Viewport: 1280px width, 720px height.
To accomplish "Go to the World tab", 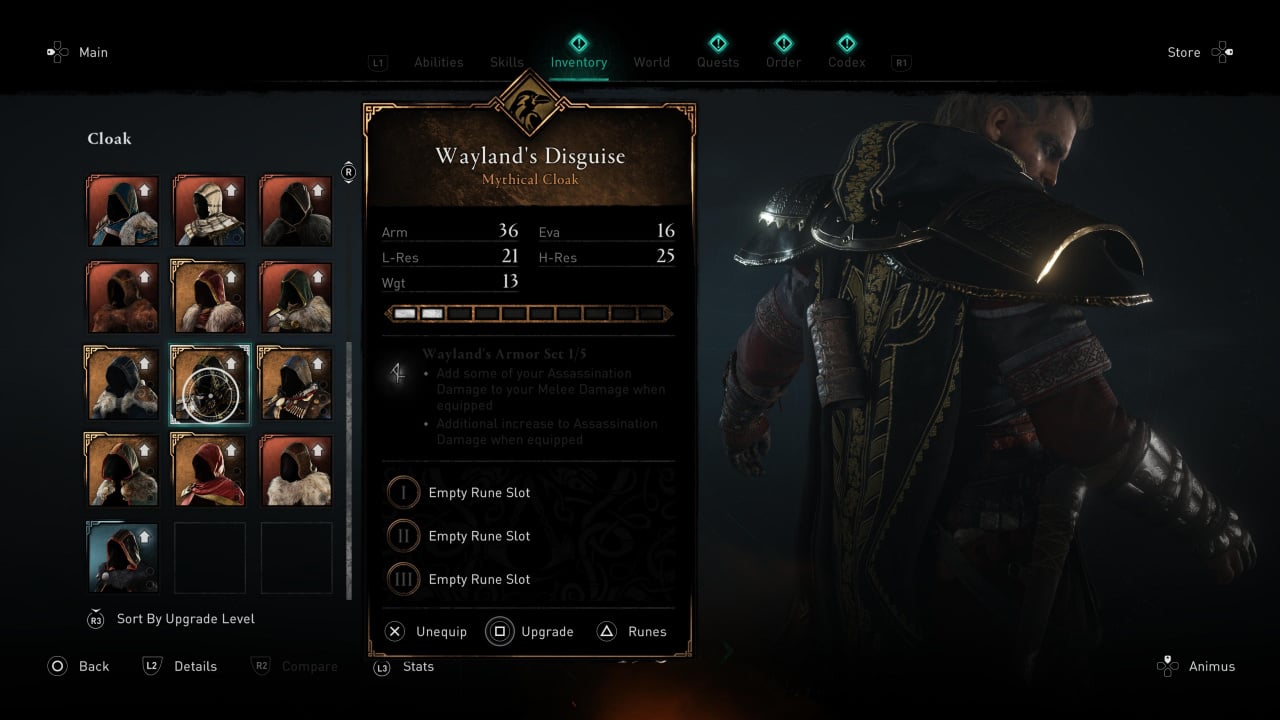I will click(651, 62).
